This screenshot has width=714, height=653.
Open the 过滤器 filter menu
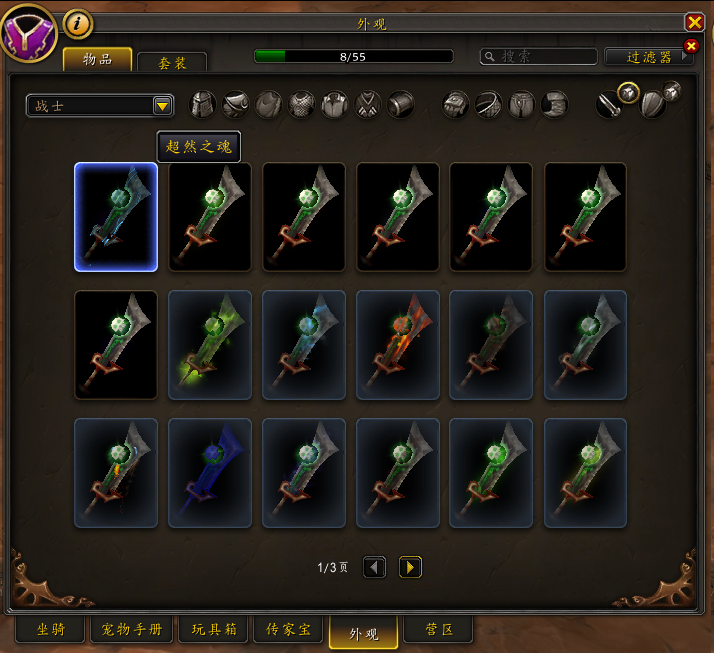[x=649, y=57]
